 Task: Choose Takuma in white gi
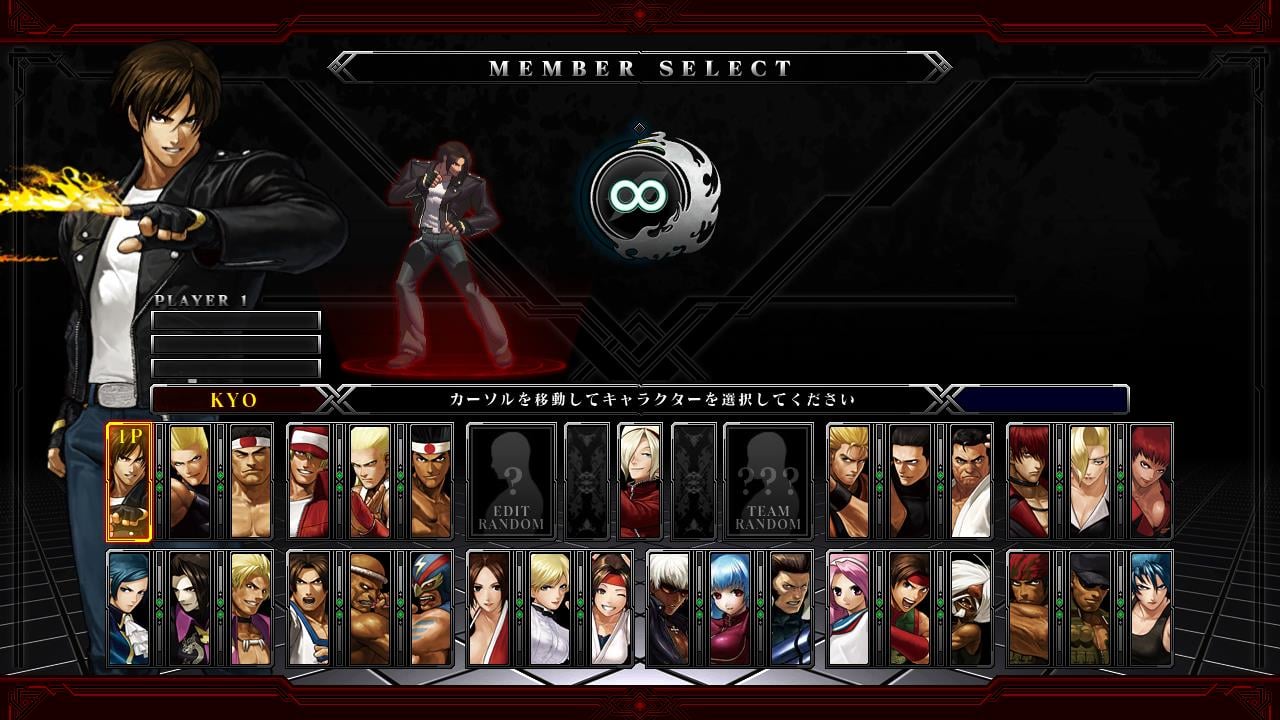coord(971,481)
